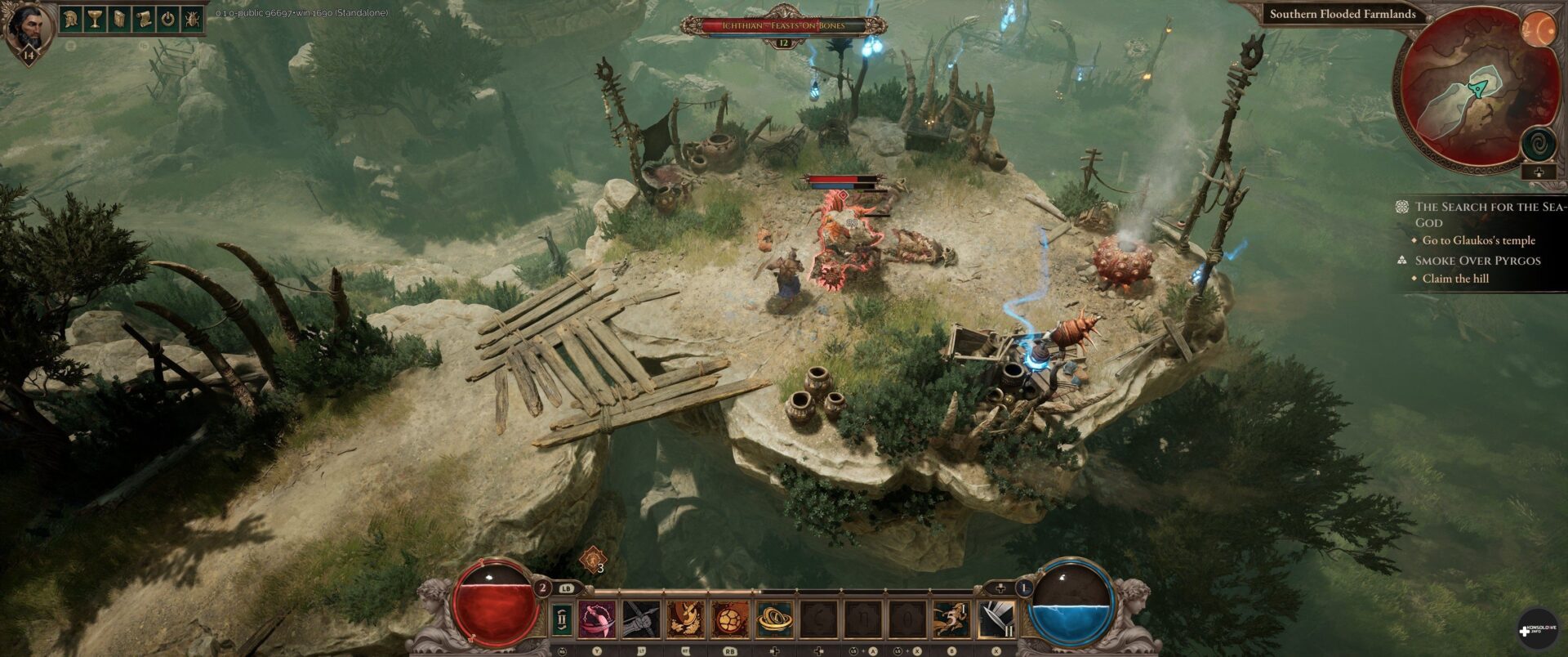1568x657 pixels.
Task: Open the book journal icon
Action: [x=119, y=19]
